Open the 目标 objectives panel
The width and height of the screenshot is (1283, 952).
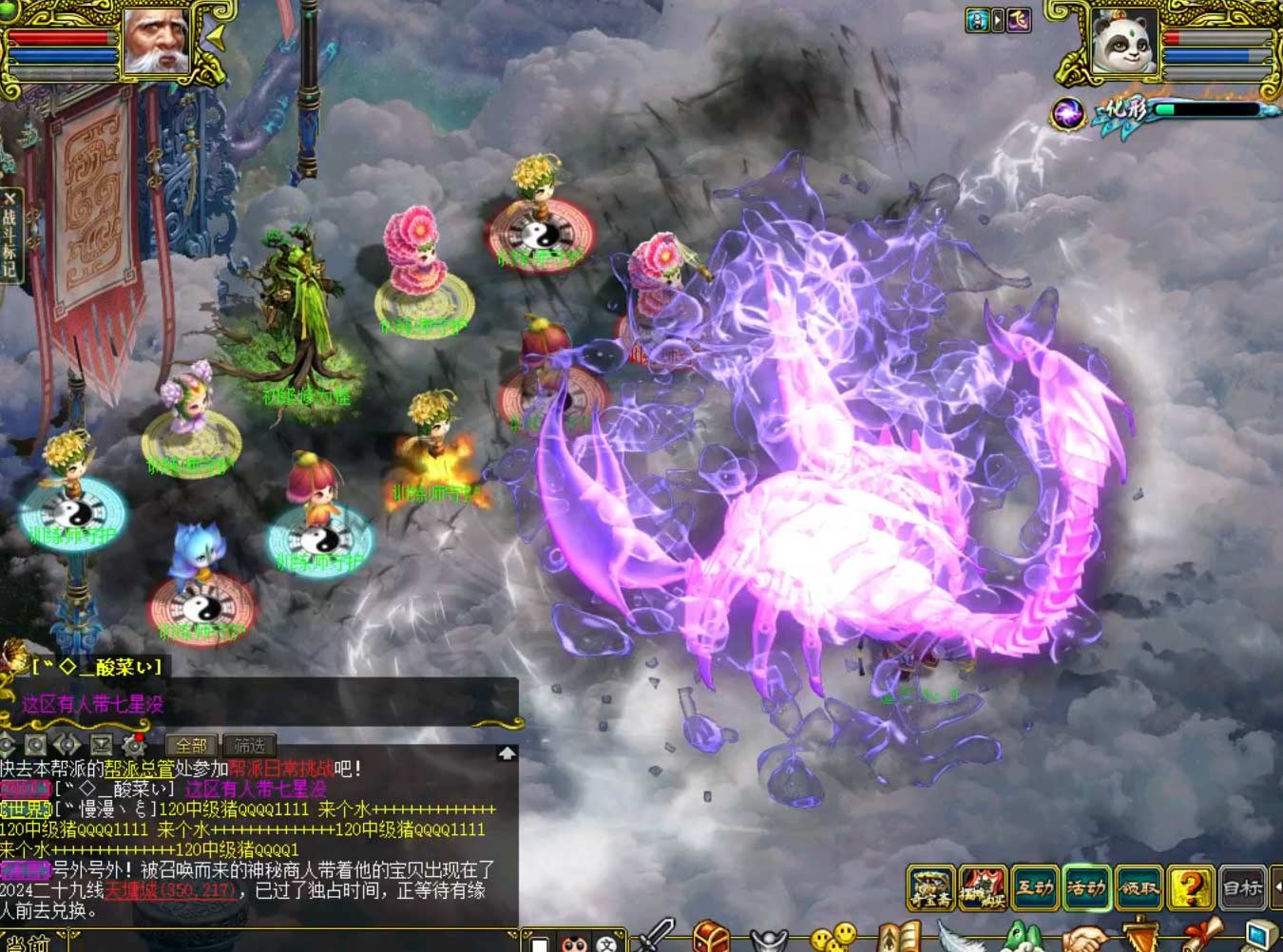tap(1241, 888)
